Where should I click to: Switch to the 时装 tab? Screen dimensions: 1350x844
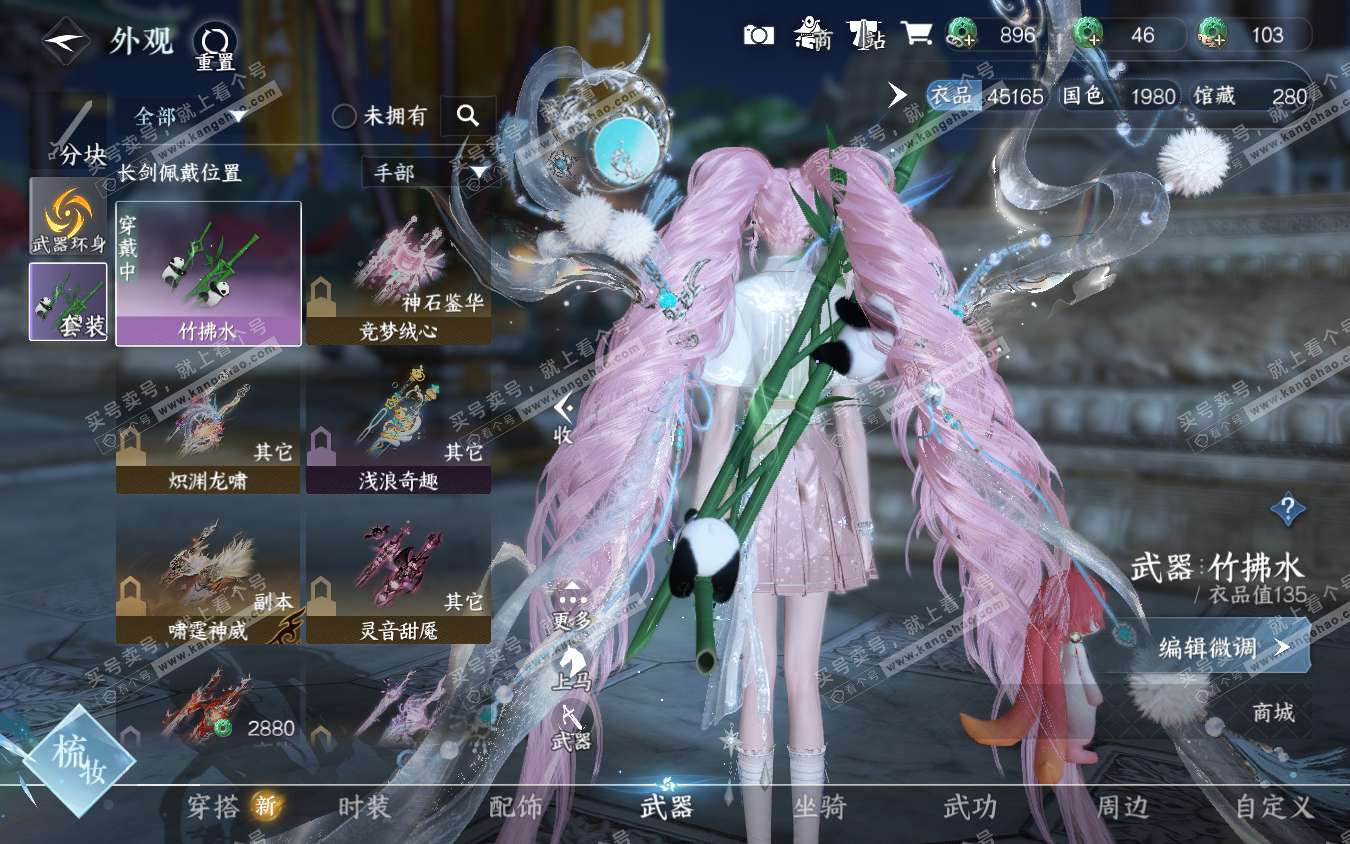pos(364,807)
